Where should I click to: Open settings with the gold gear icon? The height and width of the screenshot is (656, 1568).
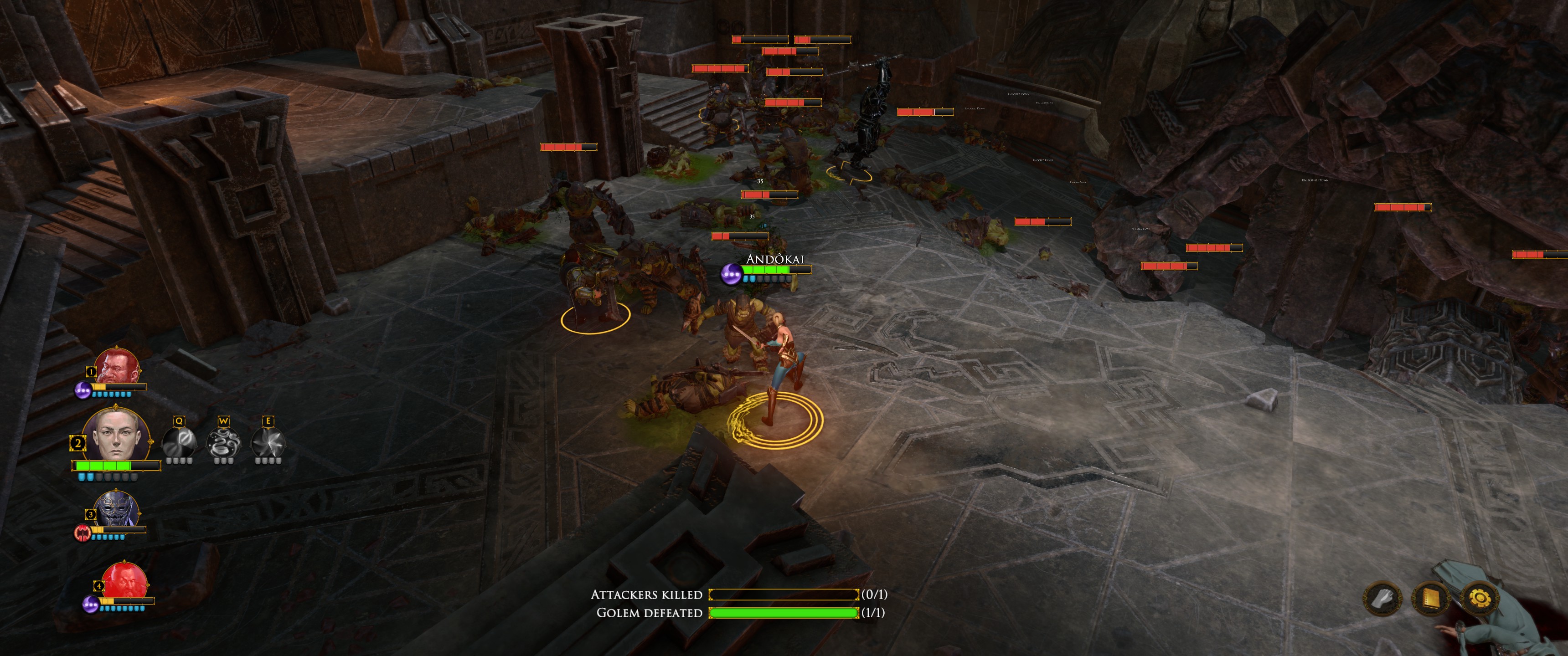(x=1479, y=600)
